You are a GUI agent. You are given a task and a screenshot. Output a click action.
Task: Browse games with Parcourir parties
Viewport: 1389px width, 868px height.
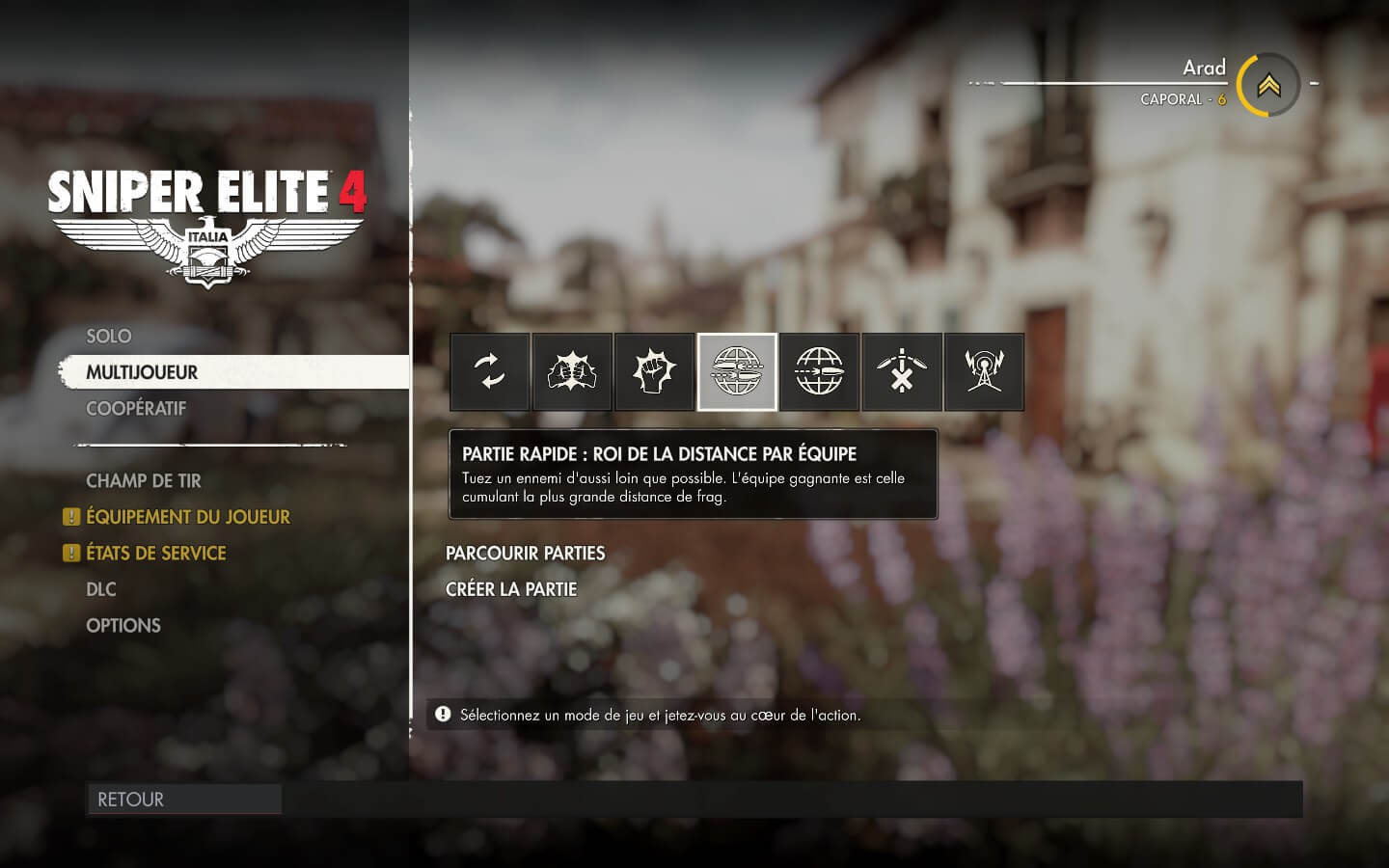525,554
